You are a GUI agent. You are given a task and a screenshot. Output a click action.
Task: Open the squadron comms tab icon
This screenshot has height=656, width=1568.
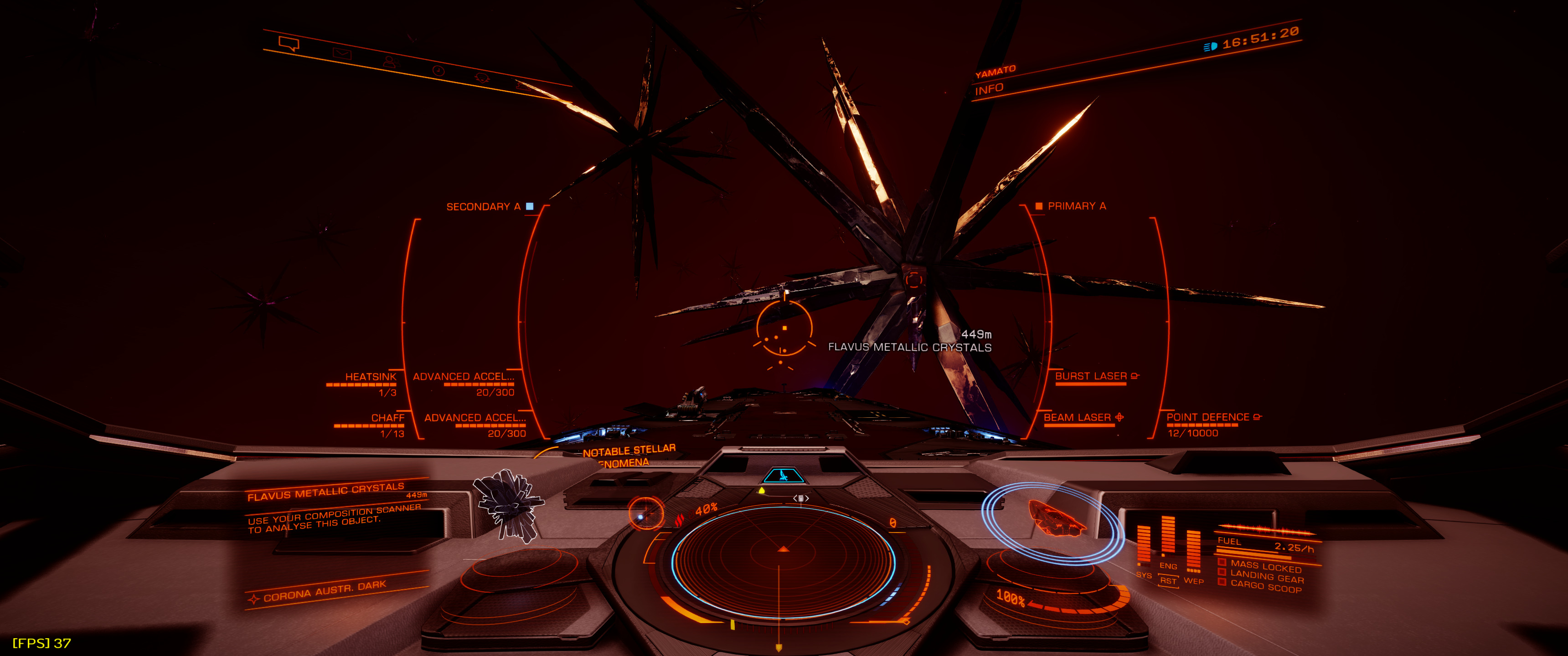(x=482, y=78)
